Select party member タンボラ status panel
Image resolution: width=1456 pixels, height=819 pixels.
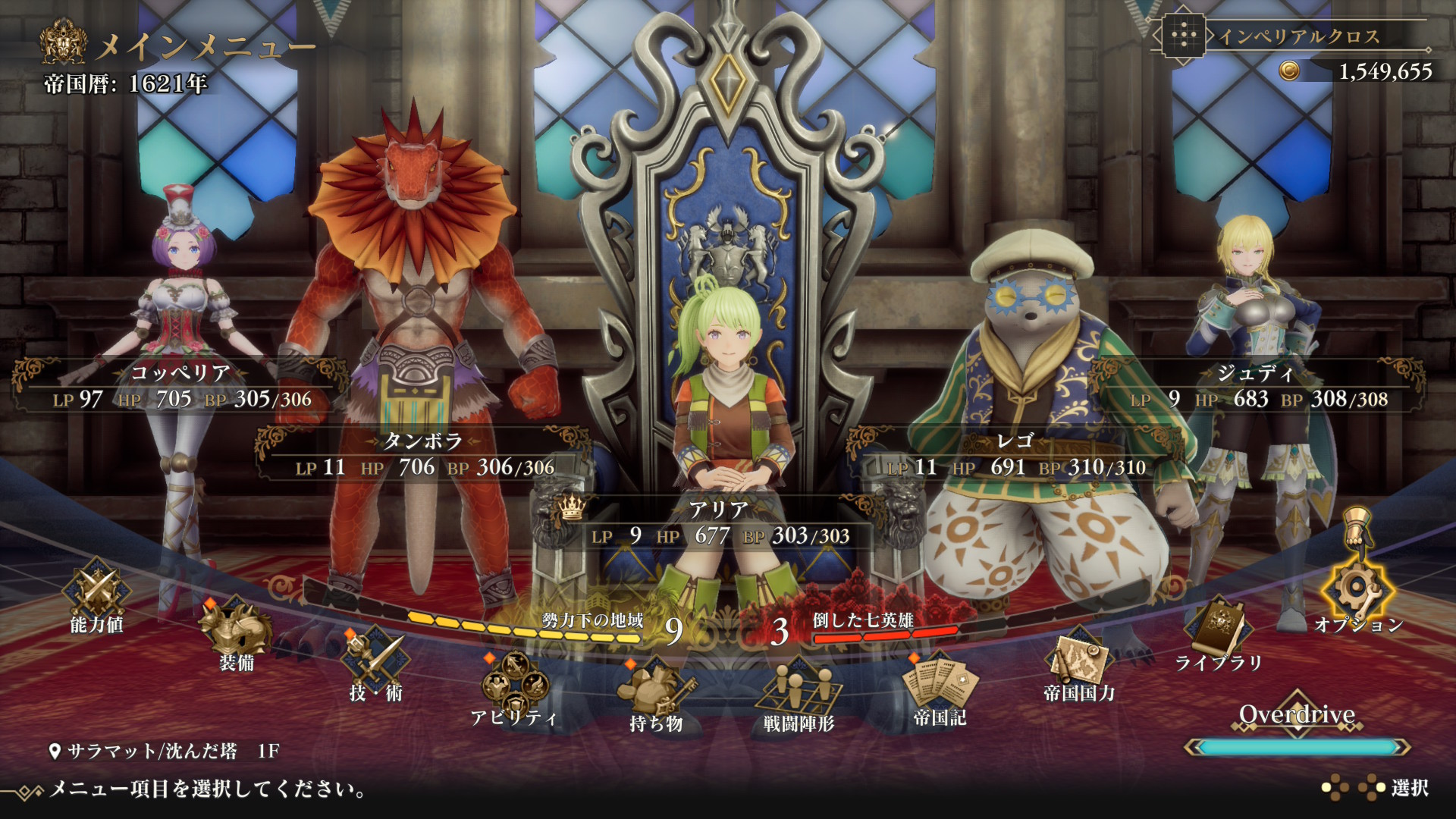pos(423,455)
